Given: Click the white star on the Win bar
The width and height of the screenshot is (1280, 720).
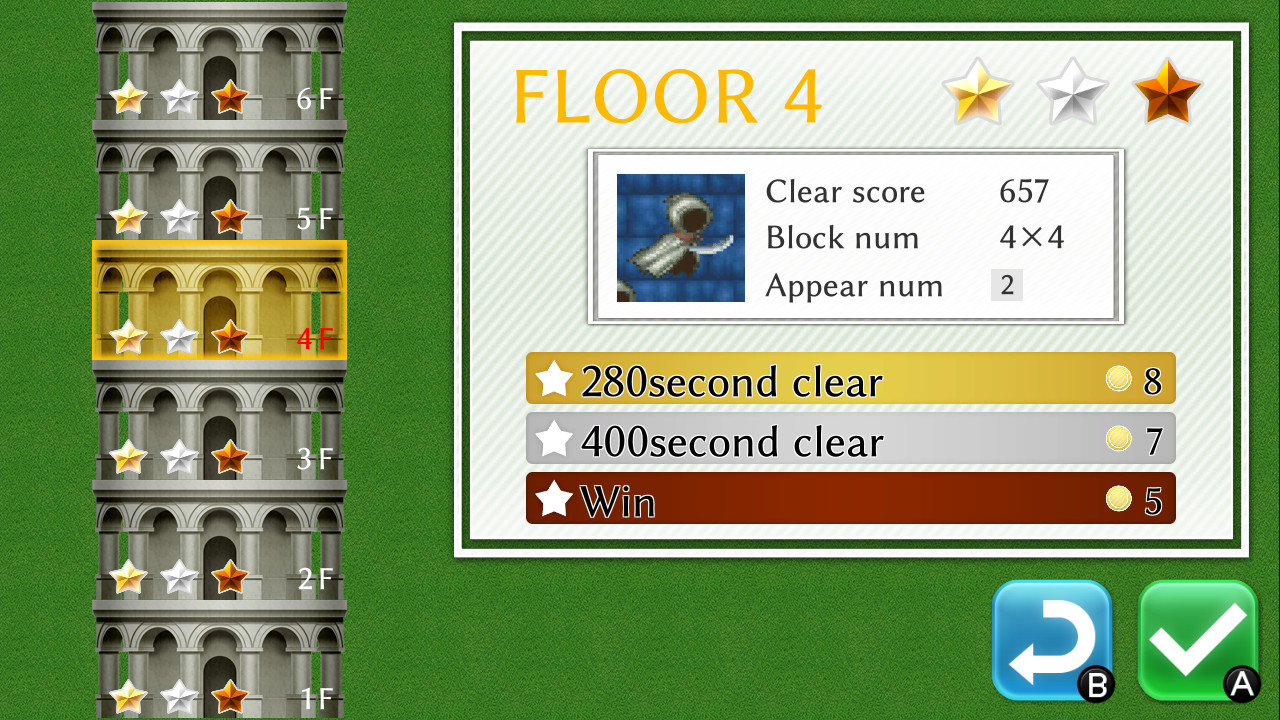Looking at the screenshot, I should (x=552, y=498).
